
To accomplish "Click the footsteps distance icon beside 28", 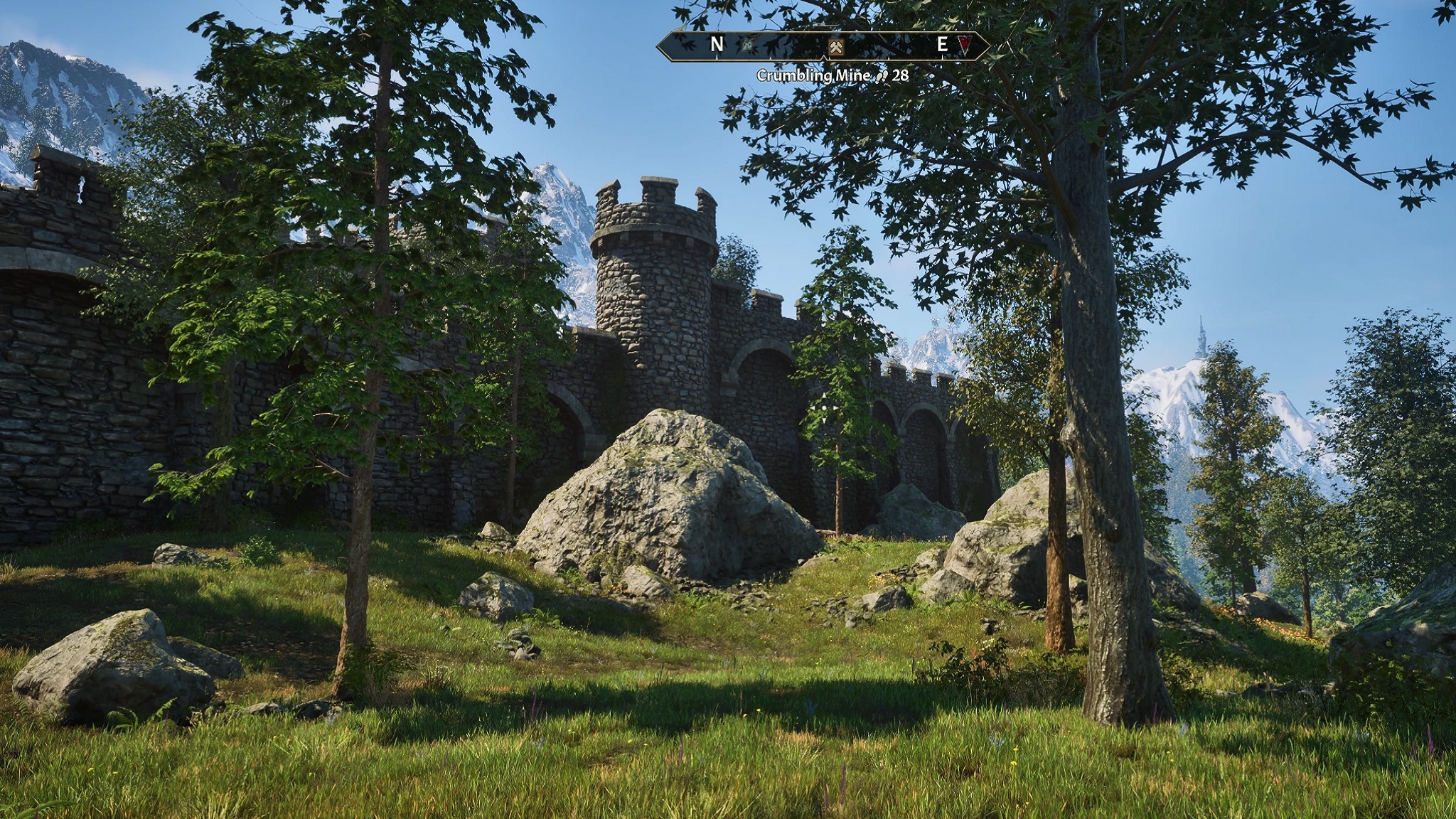I will tap(881, 76).
